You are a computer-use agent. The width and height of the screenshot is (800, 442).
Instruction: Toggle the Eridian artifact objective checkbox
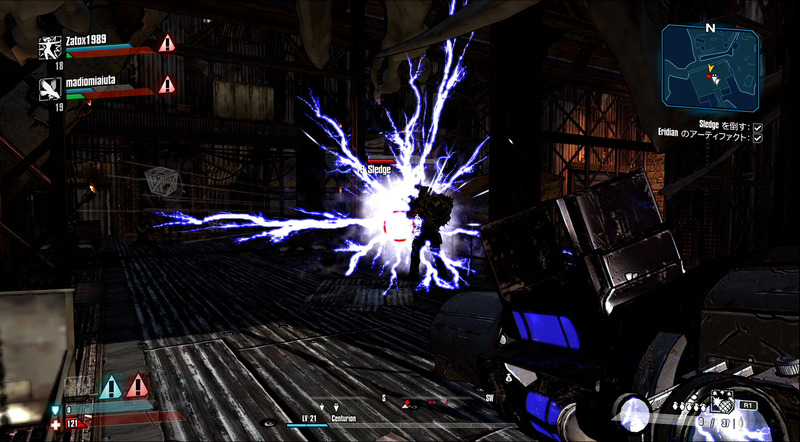click(758, 138)
